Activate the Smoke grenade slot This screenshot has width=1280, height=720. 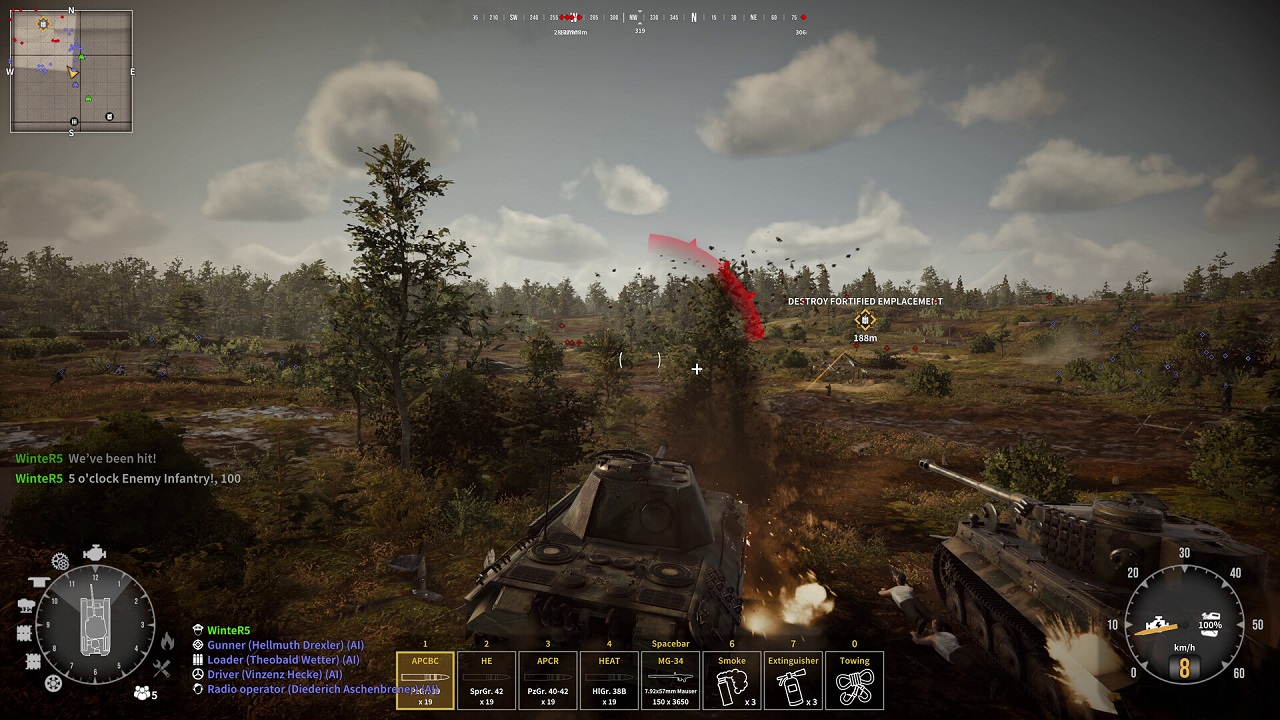coord(731,680)
